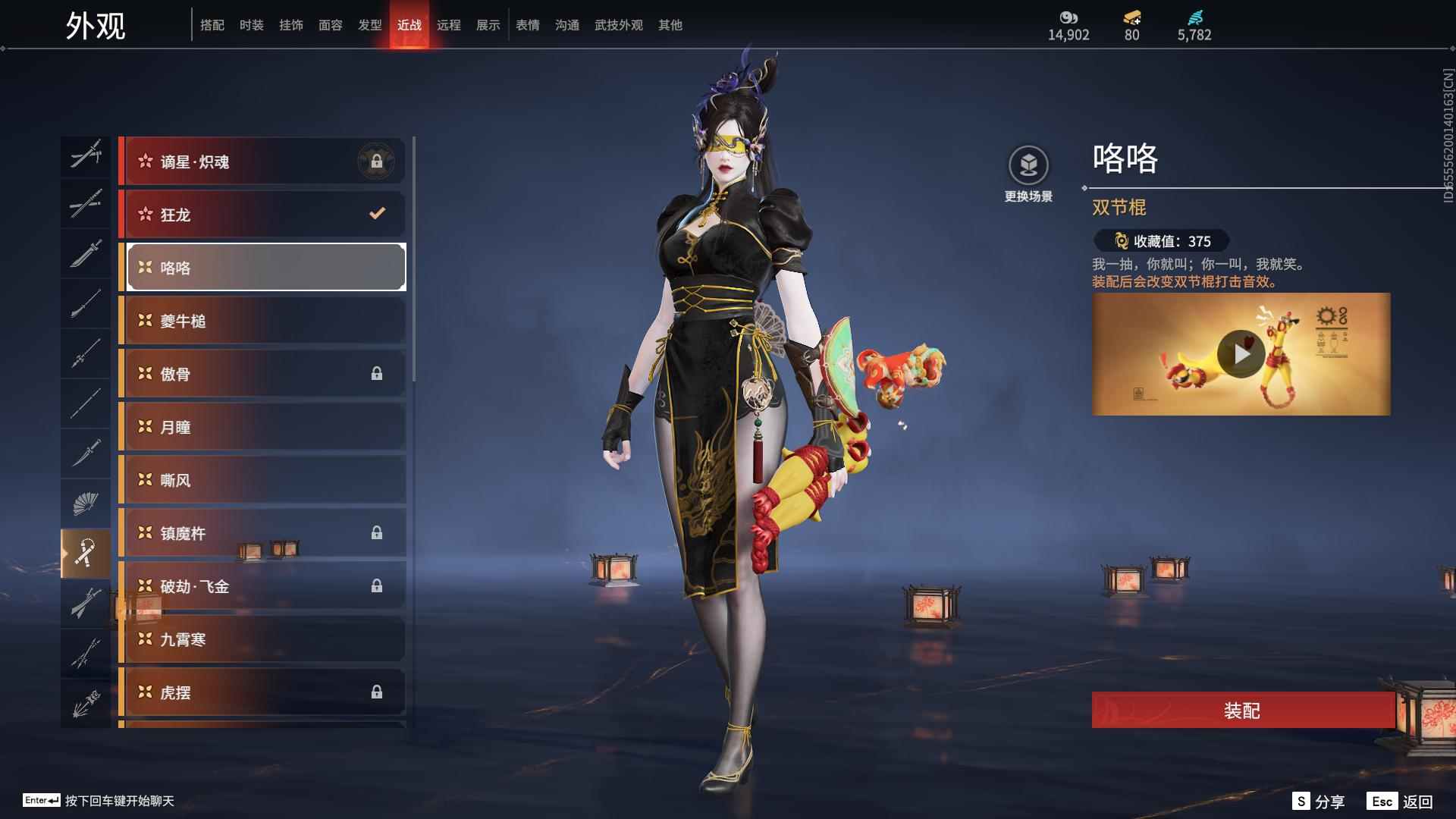Select the nunchaku weapon category icon in sidebar
The height and width of the screenshot is (819, 1456).
click(86, 552)
